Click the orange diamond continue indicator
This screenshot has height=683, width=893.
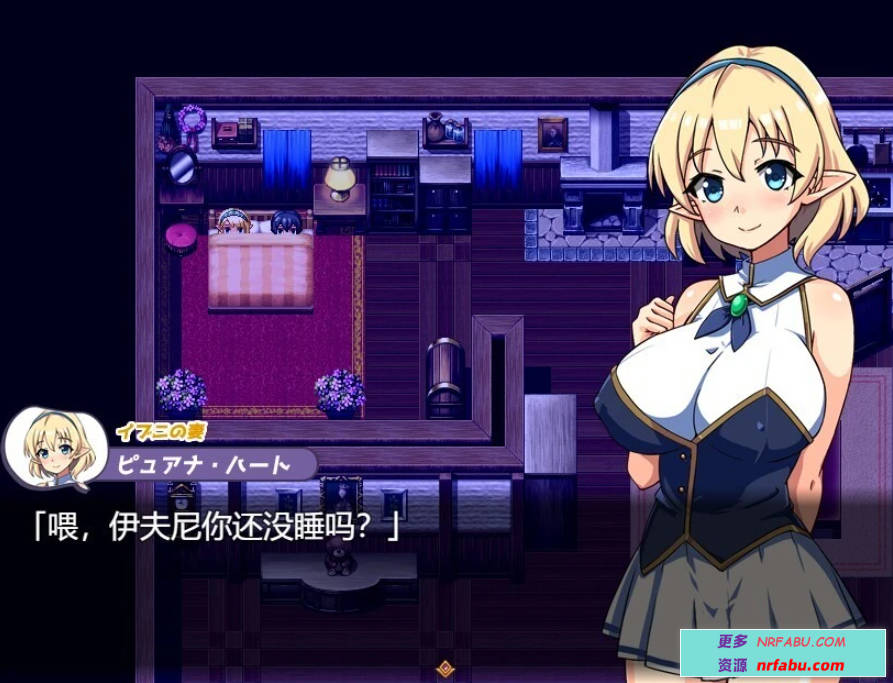tap(446, 668)
